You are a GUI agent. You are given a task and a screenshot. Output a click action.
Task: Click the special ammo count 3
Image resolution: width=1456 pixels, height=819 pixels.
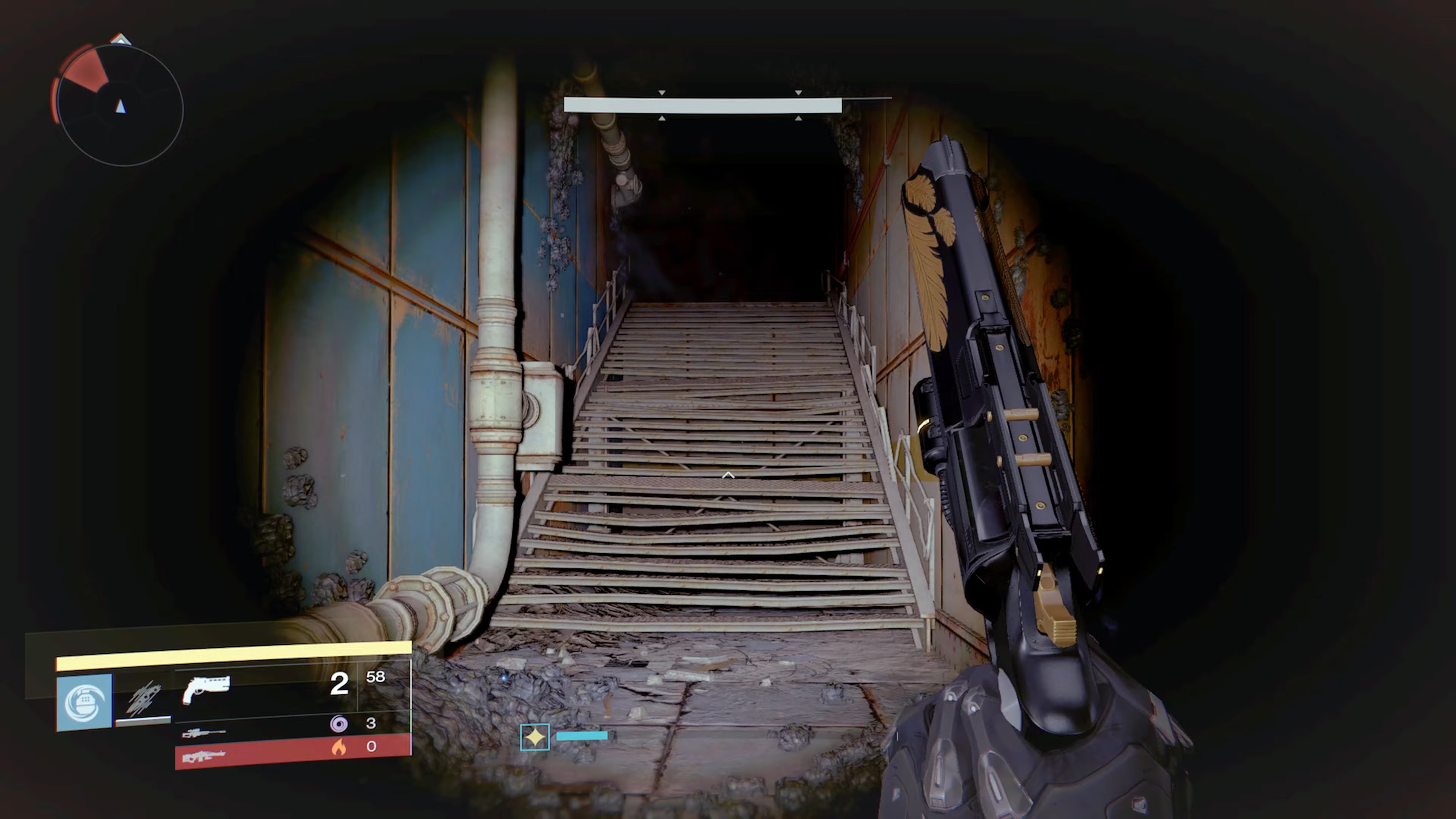tap(371, 723)
